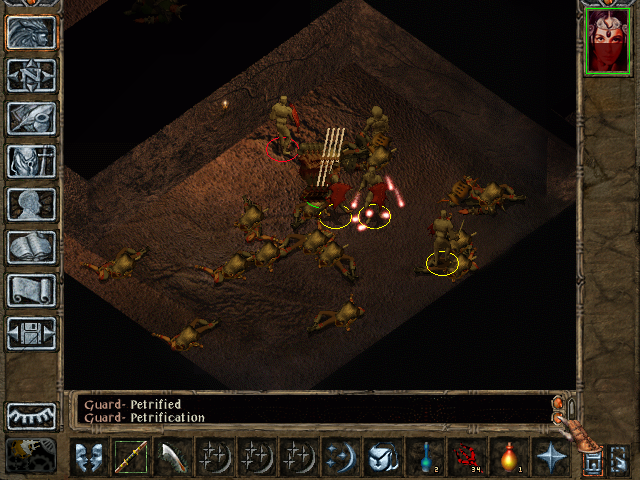640x480 pixels.
Task: Open the mage spellbook
Action: tap(31, 247)
